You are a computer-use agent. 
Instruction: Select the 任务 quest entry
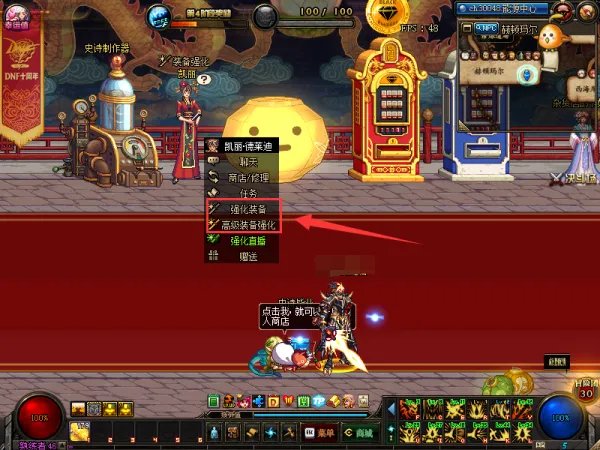tap(241, 194)
